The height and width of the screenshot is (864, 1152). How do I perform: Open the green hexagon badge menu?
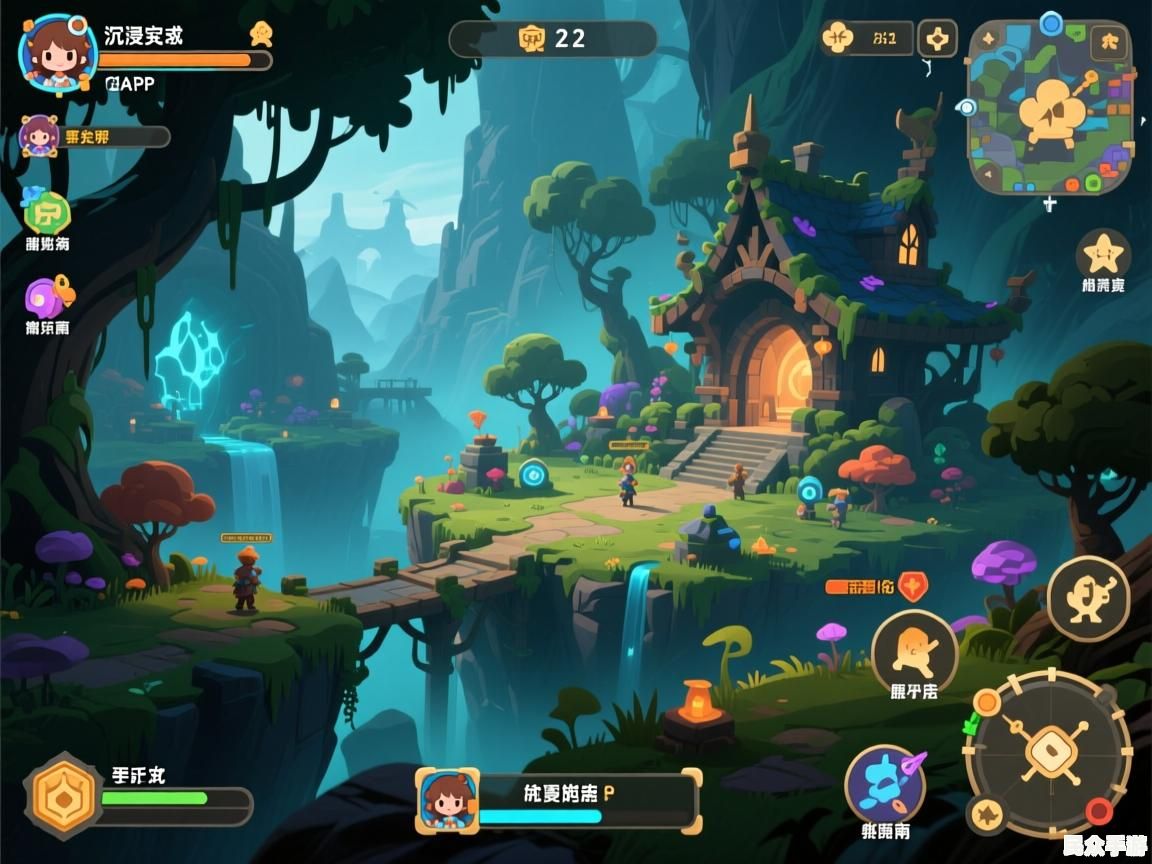47,212
